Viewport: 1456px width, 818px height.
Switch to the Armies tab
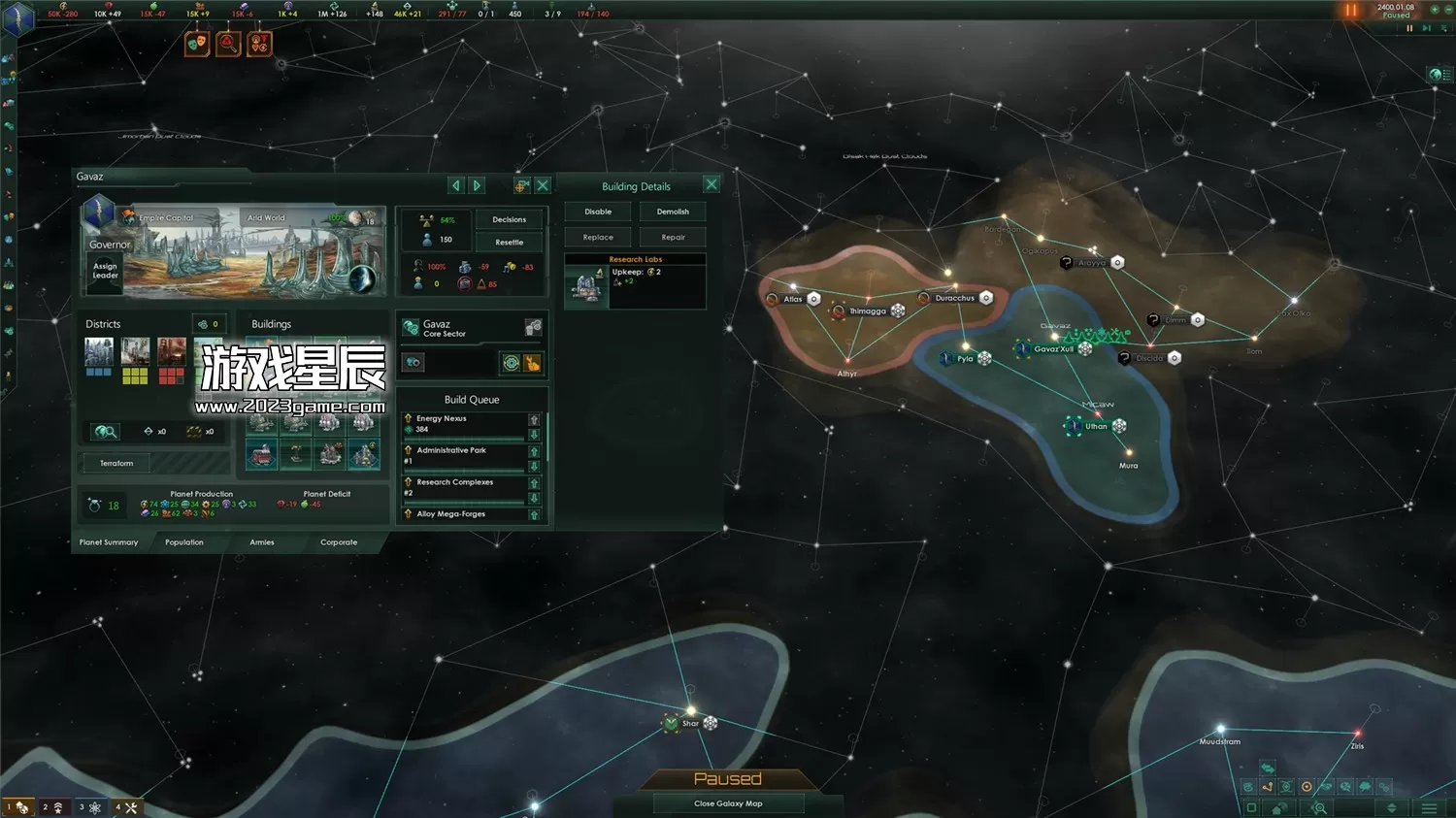262,542
